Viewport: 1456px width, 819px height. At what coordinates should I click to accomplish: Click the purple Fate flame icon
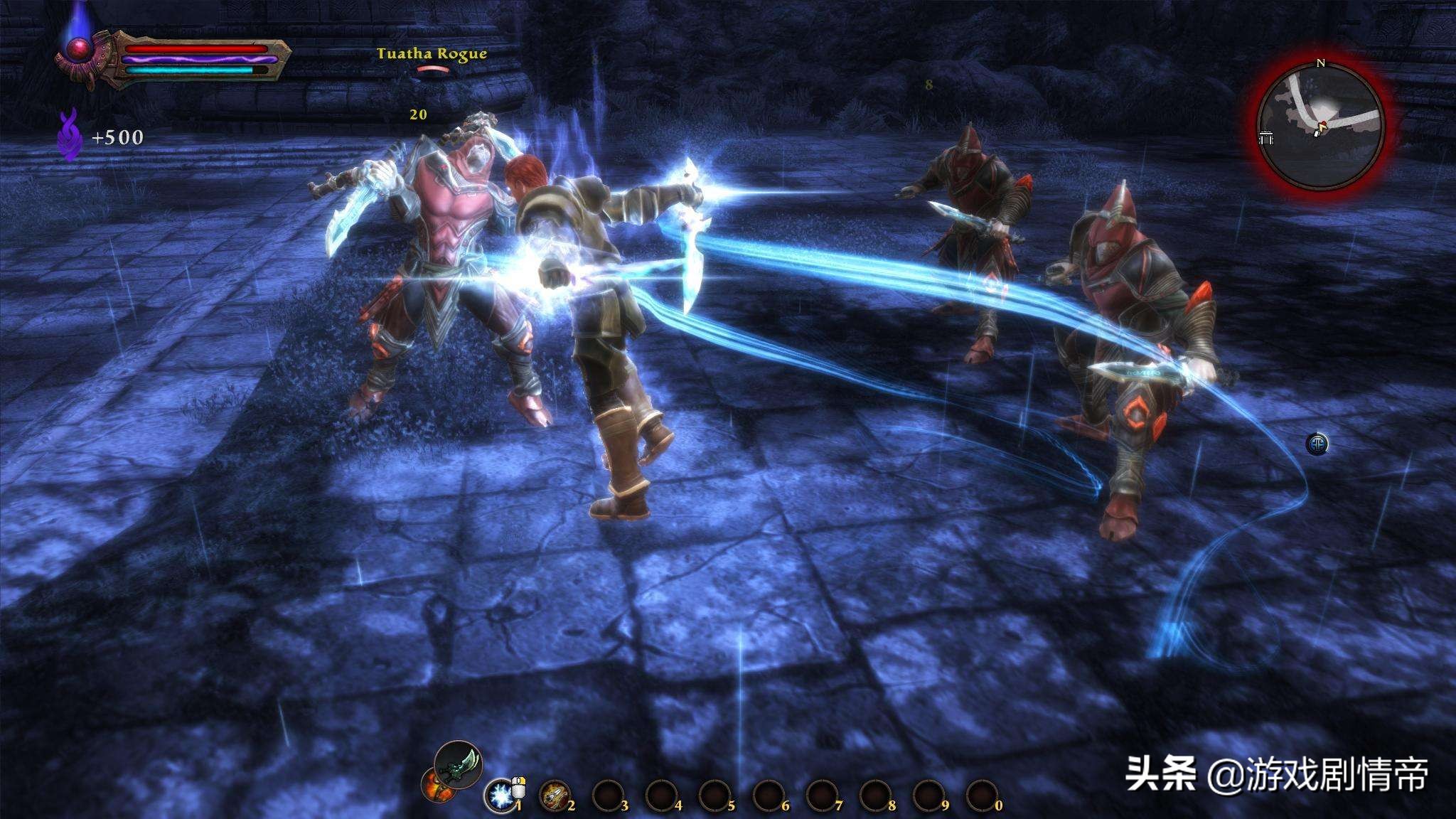(x=69, y=134)
